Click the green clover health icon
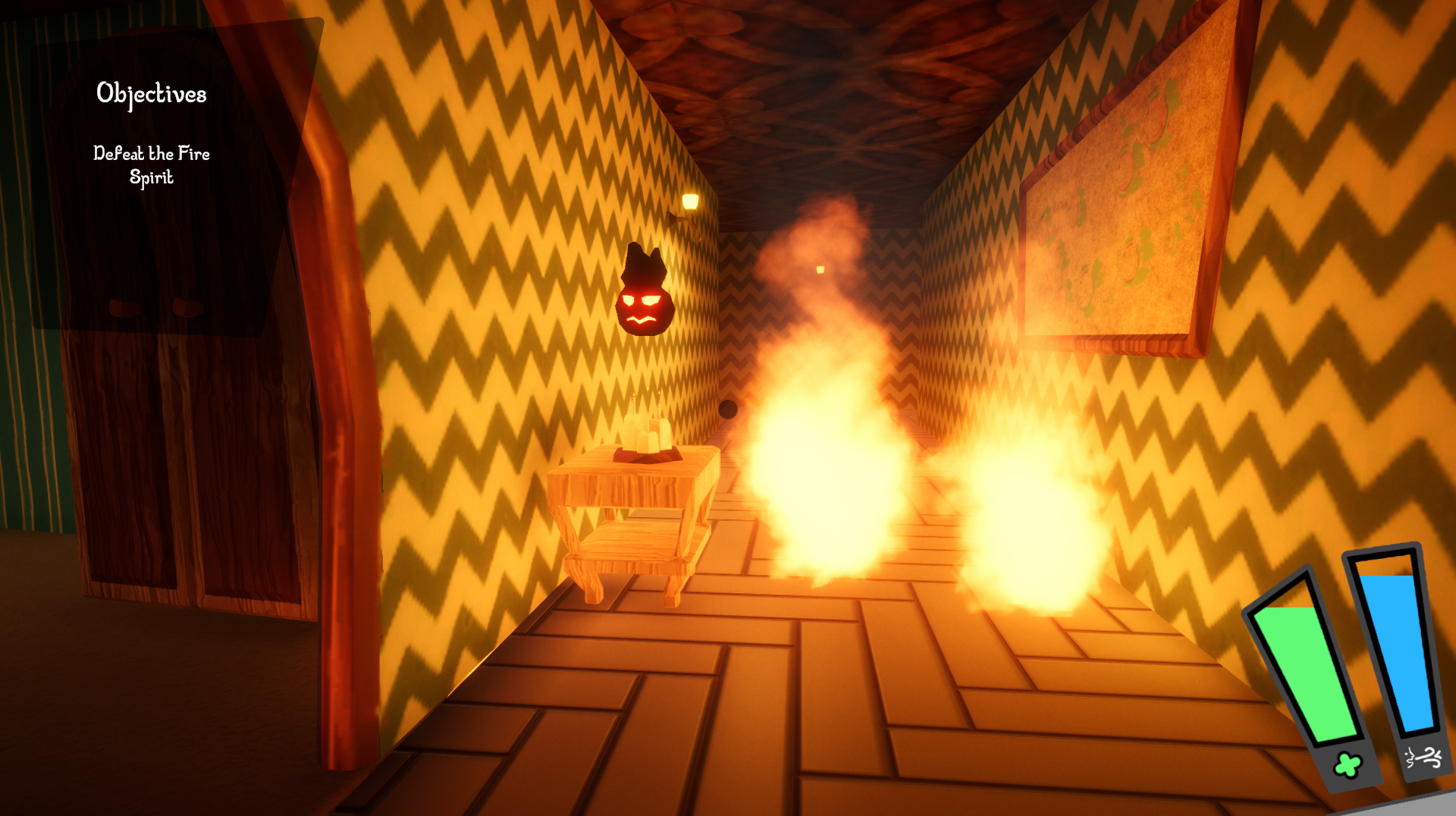The width and height of the screenshot is (1456, 816). pyautogui.click(x=1348, y=765)
